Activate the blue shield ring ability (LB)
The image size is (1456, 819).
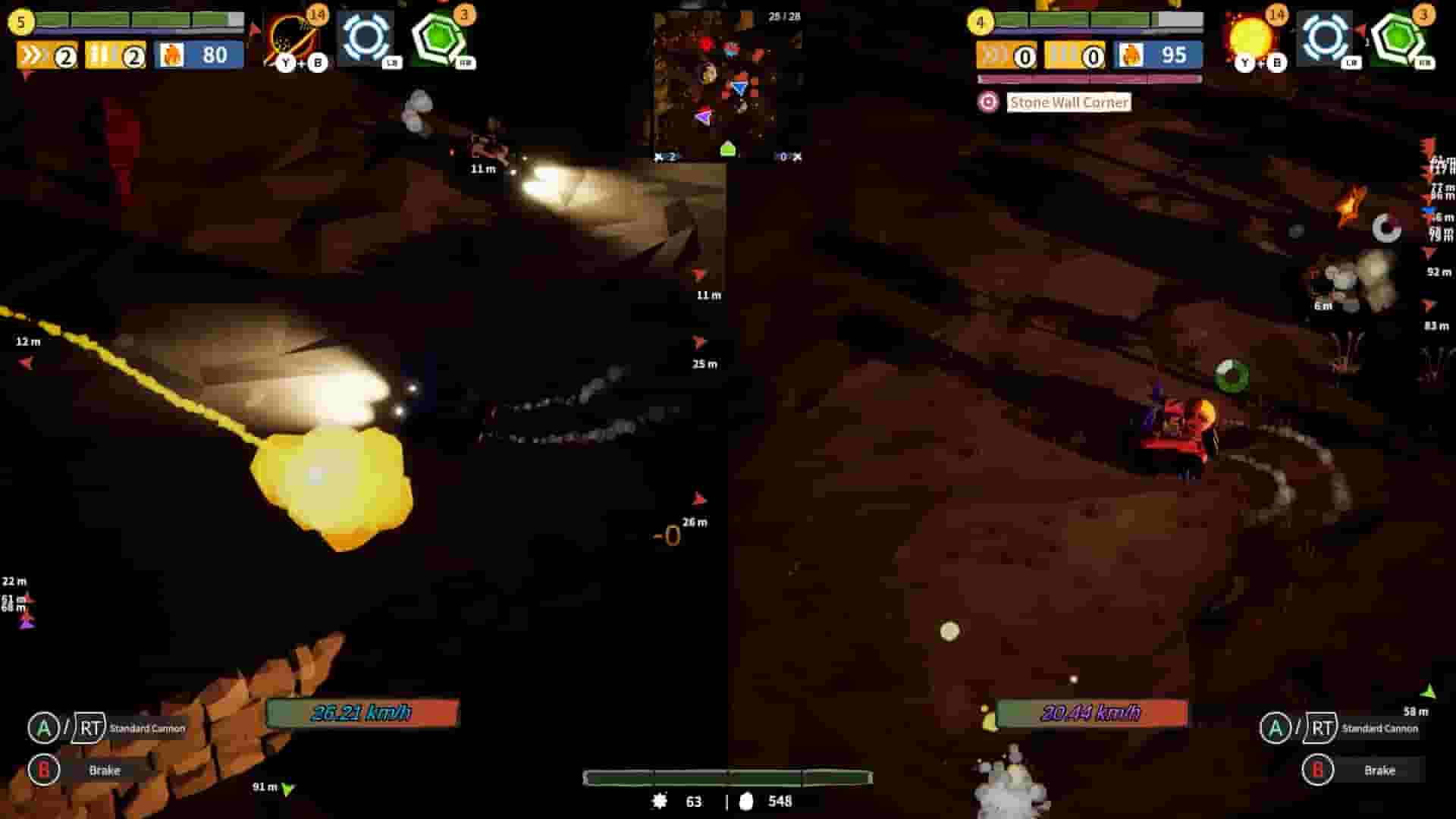click(366, 34)
